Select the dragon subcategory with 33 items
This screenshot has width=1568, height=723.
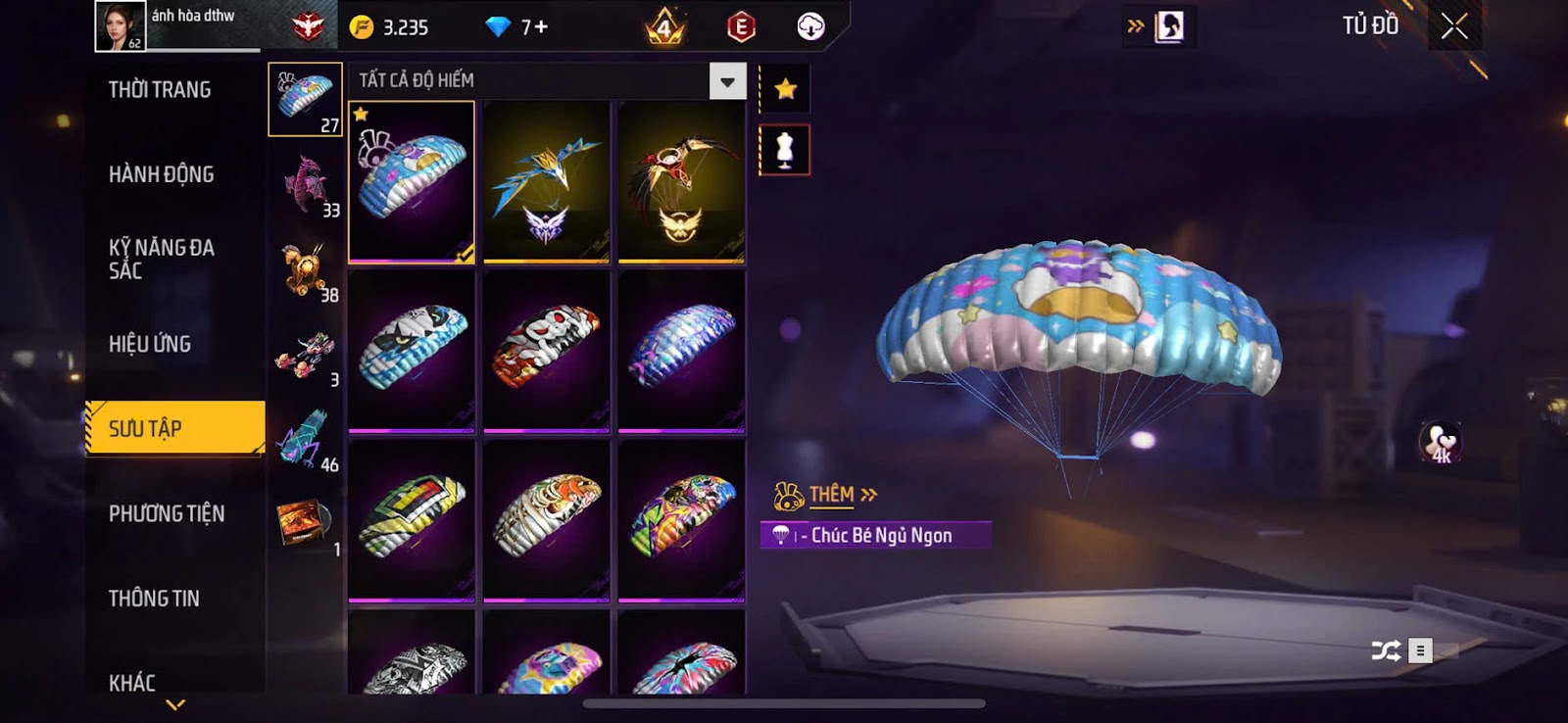point(306,184)
